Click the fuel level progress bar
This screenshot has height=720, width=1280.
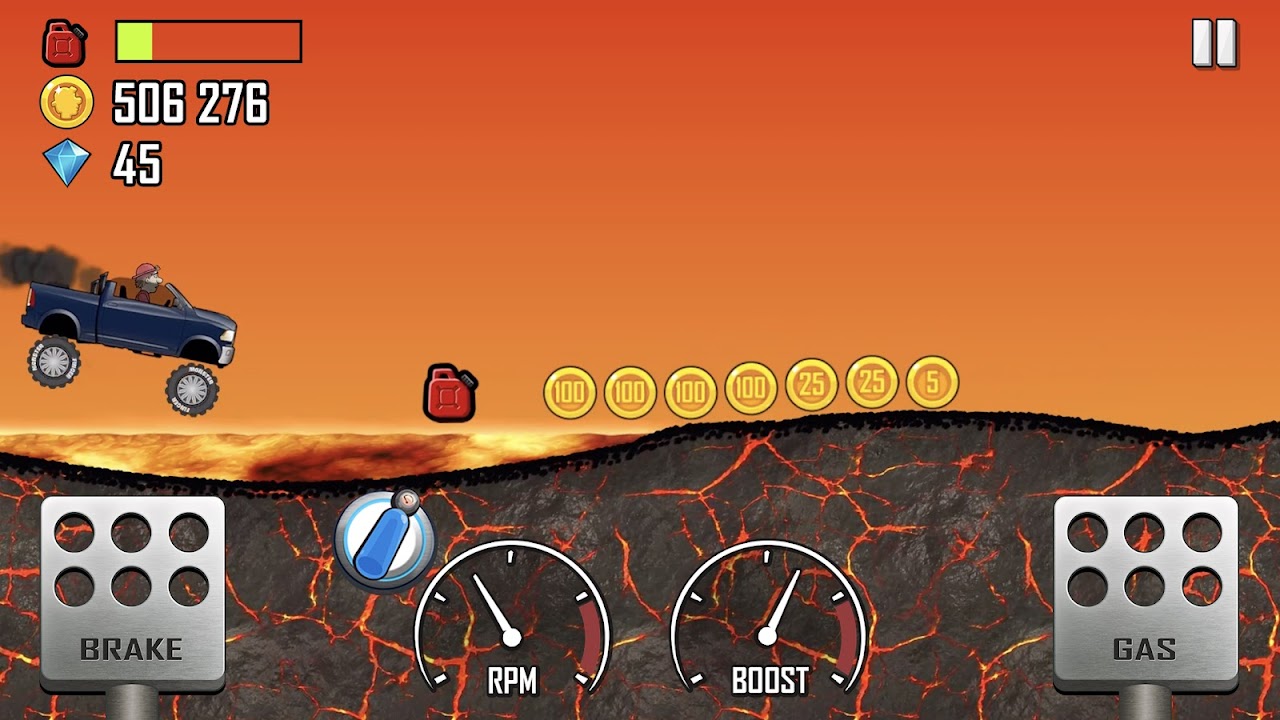click(x=207, y=40)
